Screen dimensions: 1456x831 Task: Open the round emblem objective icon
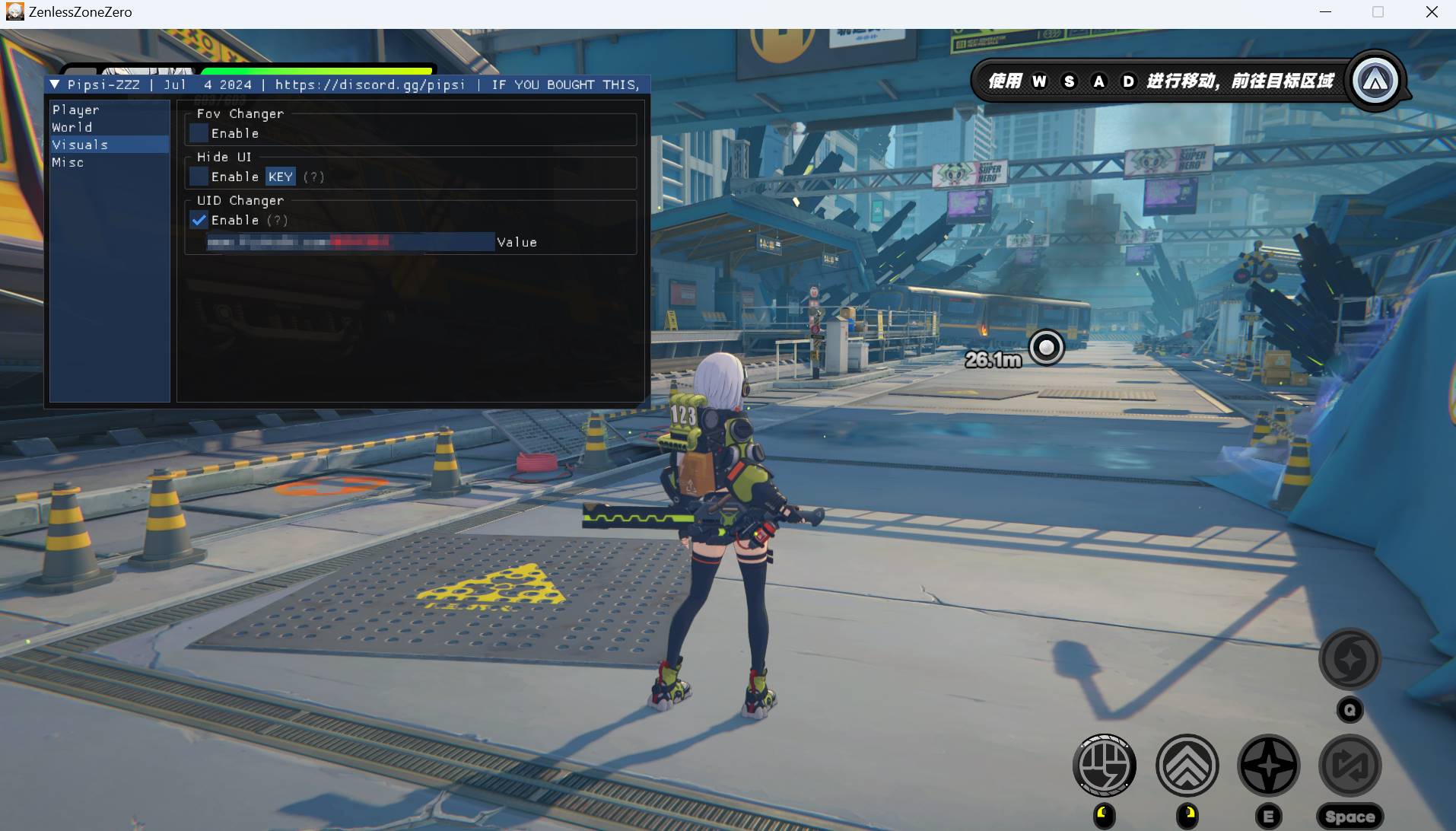tap(1375, 81)
